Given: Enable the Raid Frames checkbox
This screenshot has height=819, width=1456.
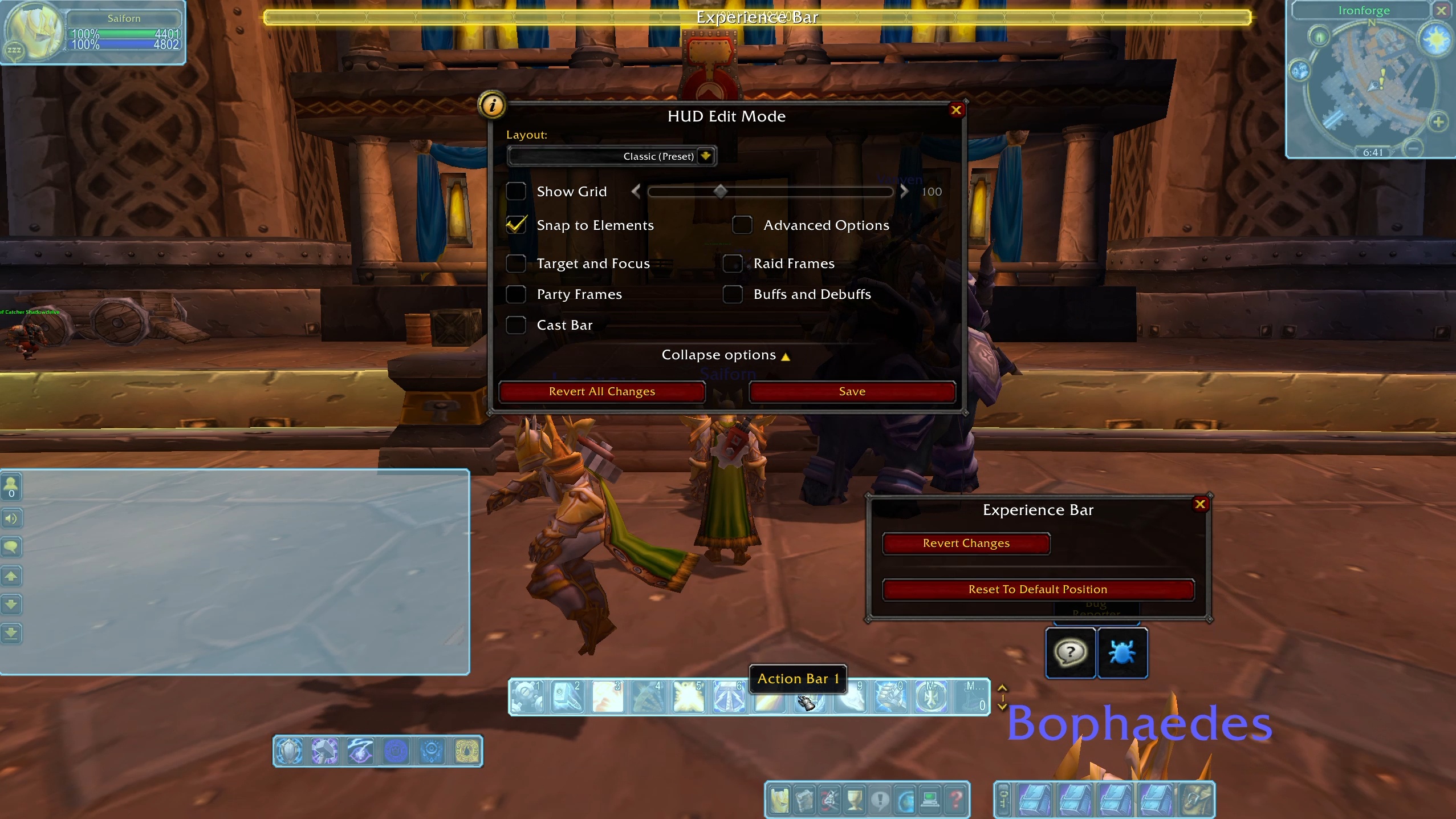Looking at the screenshot, I should pyautogui.click(x=733, y=263).
